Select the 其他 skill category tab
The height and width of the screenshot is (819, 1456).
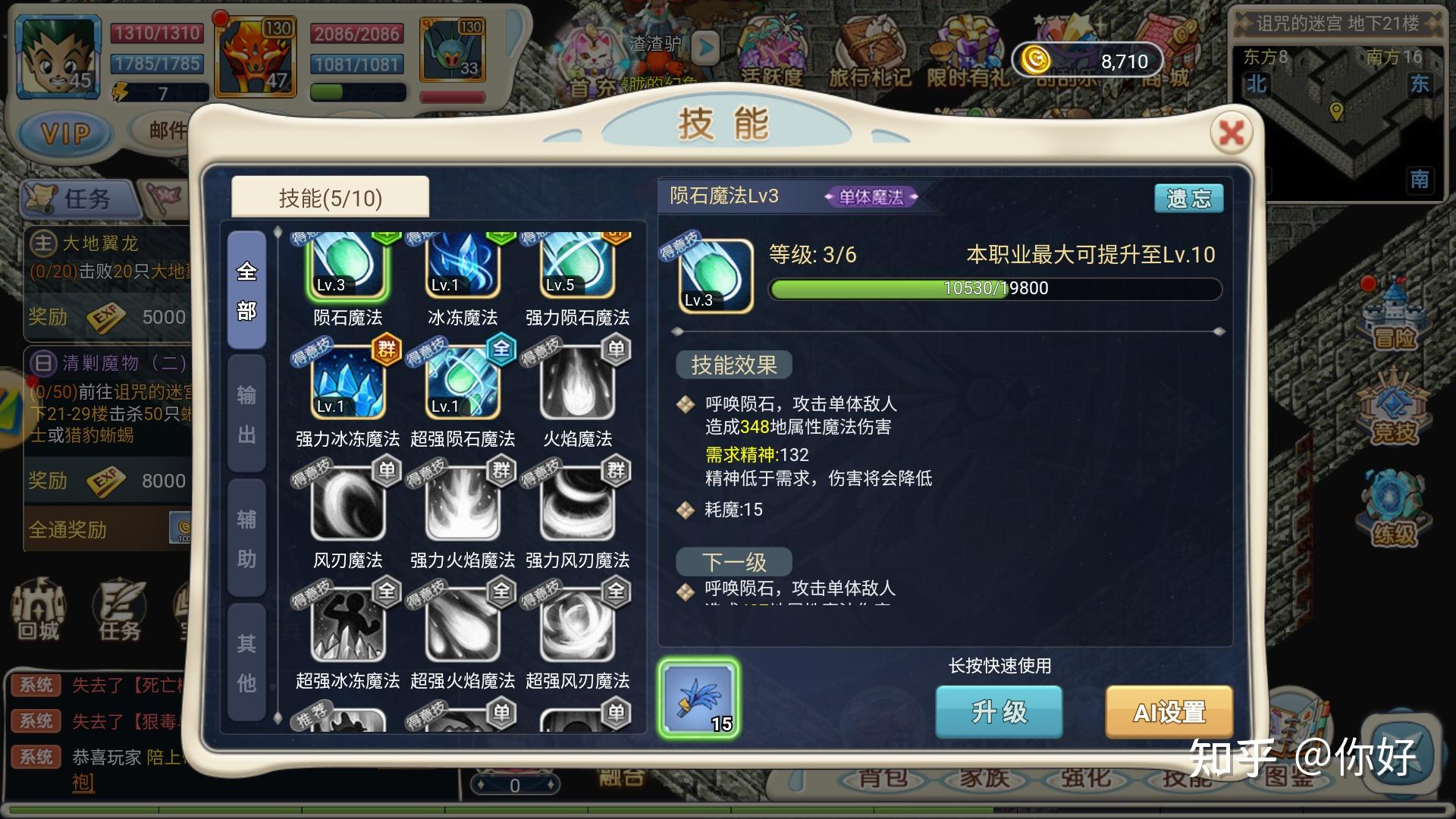(x=246, y=663)
